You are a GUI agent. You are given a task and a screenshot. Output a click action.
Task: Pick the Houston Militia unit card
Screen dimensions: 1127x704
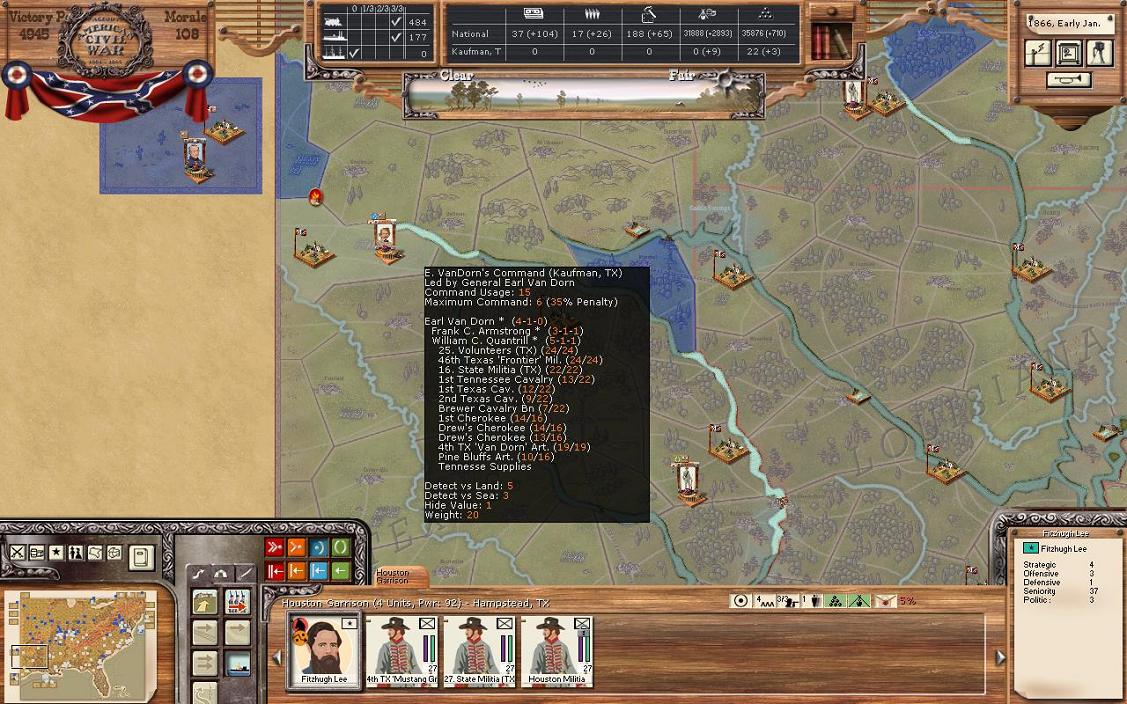tap(557, 649)
